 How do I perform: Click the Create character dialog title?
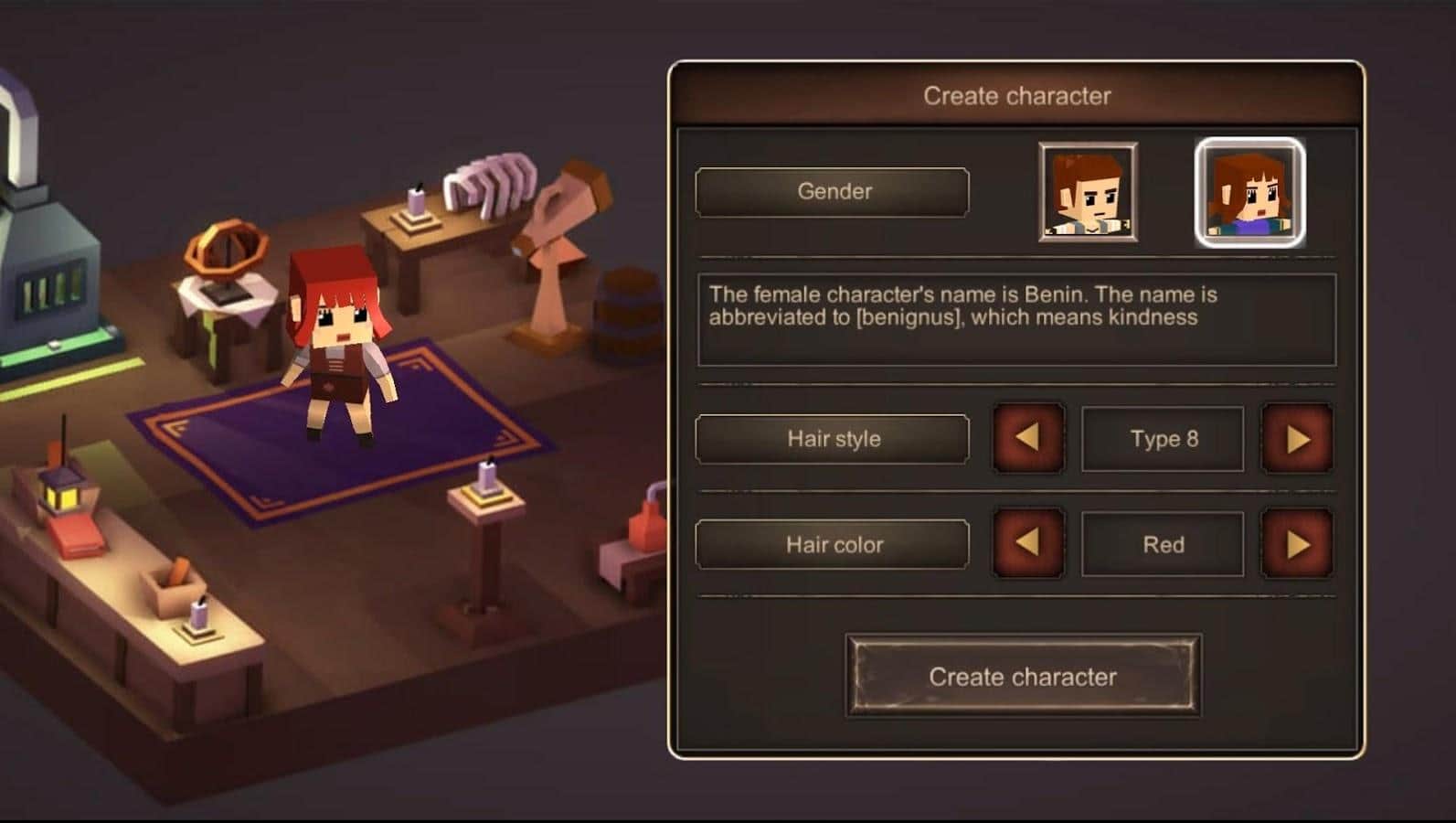(x=1018, y=95)
